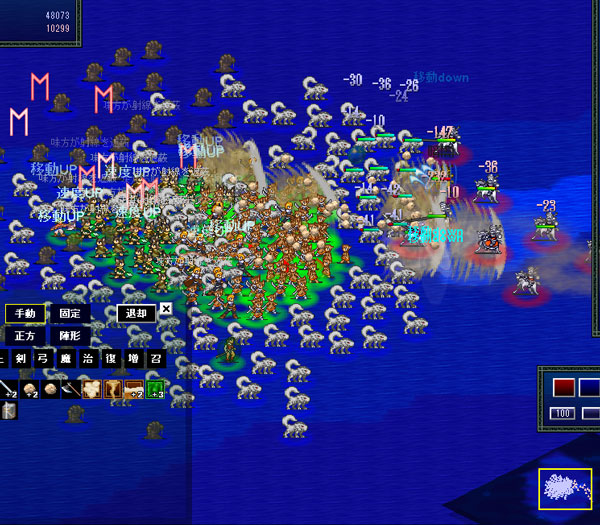Click the red color box
Image resolution: width=600 pixels, height=525 pixels.
point(563,387)
